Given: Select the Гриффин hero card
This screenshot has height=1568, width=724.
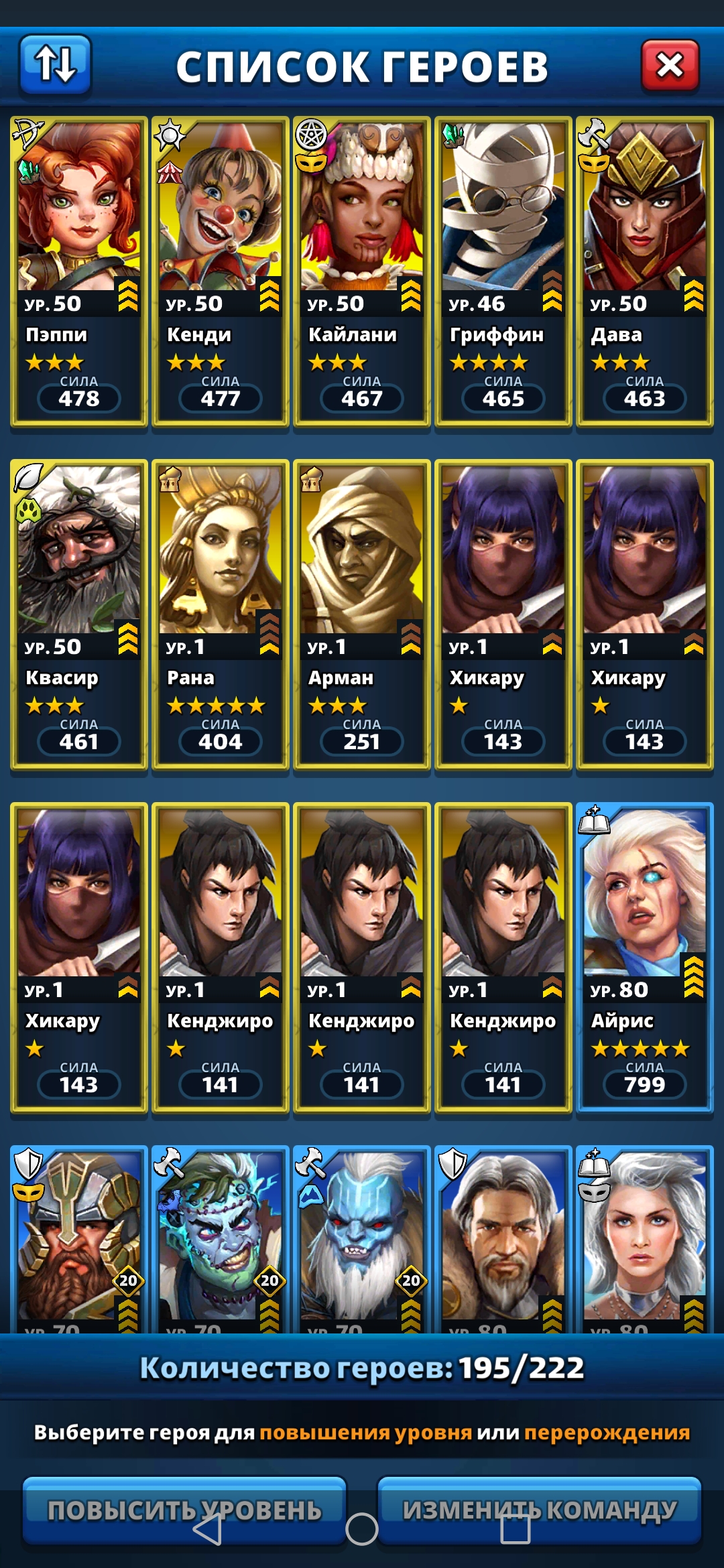Looking at the screenshot, I should [x=503, y=271].
